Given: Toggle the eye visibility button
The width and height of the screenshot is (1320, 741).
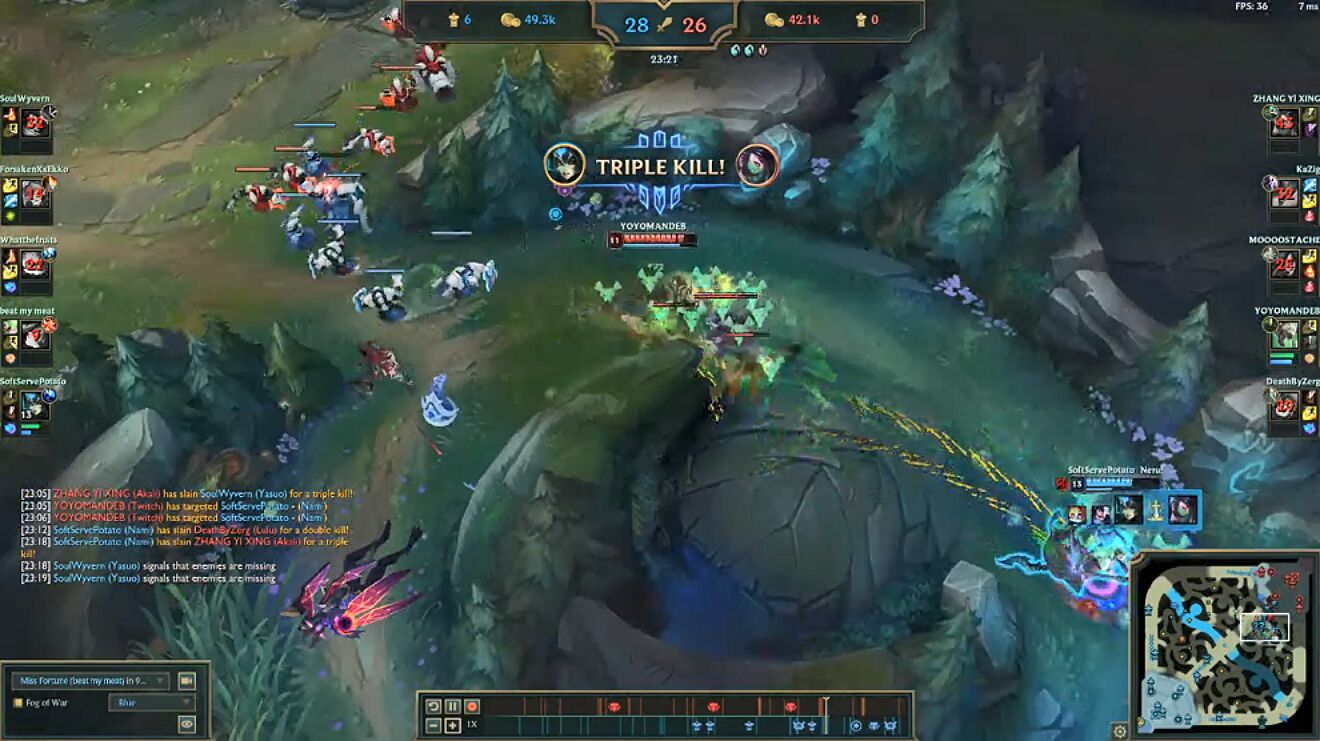Looking at the screenshot, I should click(186, 724).
